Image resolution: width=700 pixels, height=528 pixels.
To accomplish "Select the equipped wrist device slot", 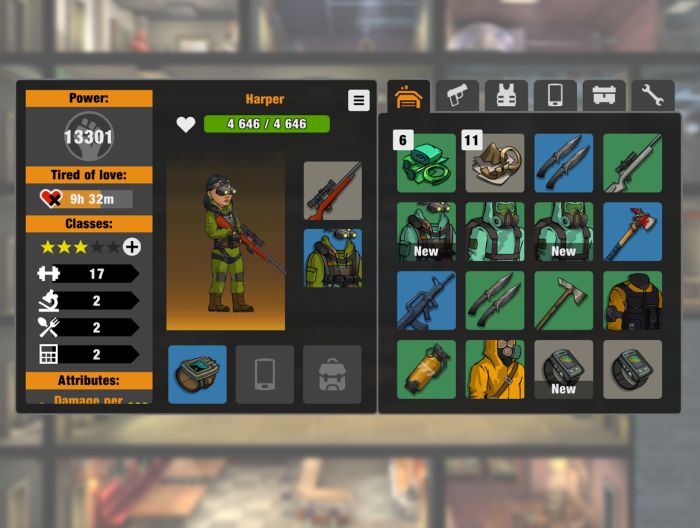I will (197, 374).
